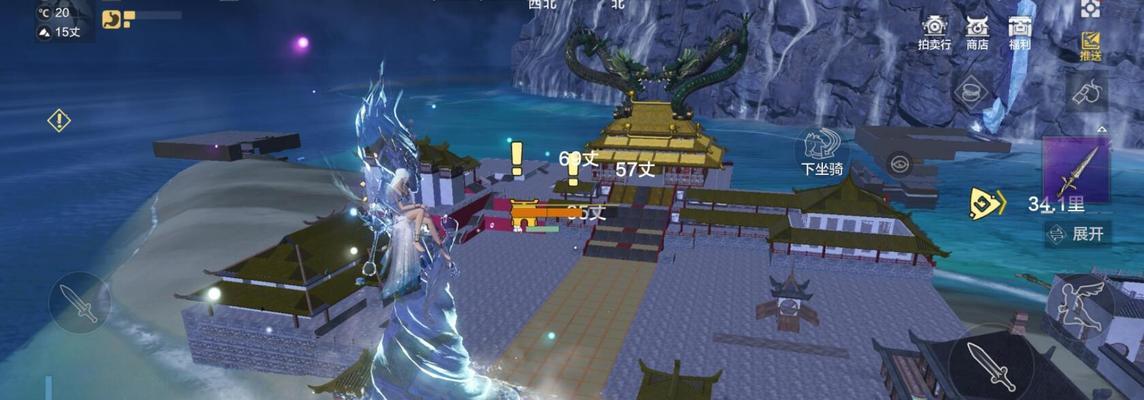Open the 福利 rewards menu
The width and height of the screenshot is (1144, 400).
pyautogui.click(x=1020, y=30)
